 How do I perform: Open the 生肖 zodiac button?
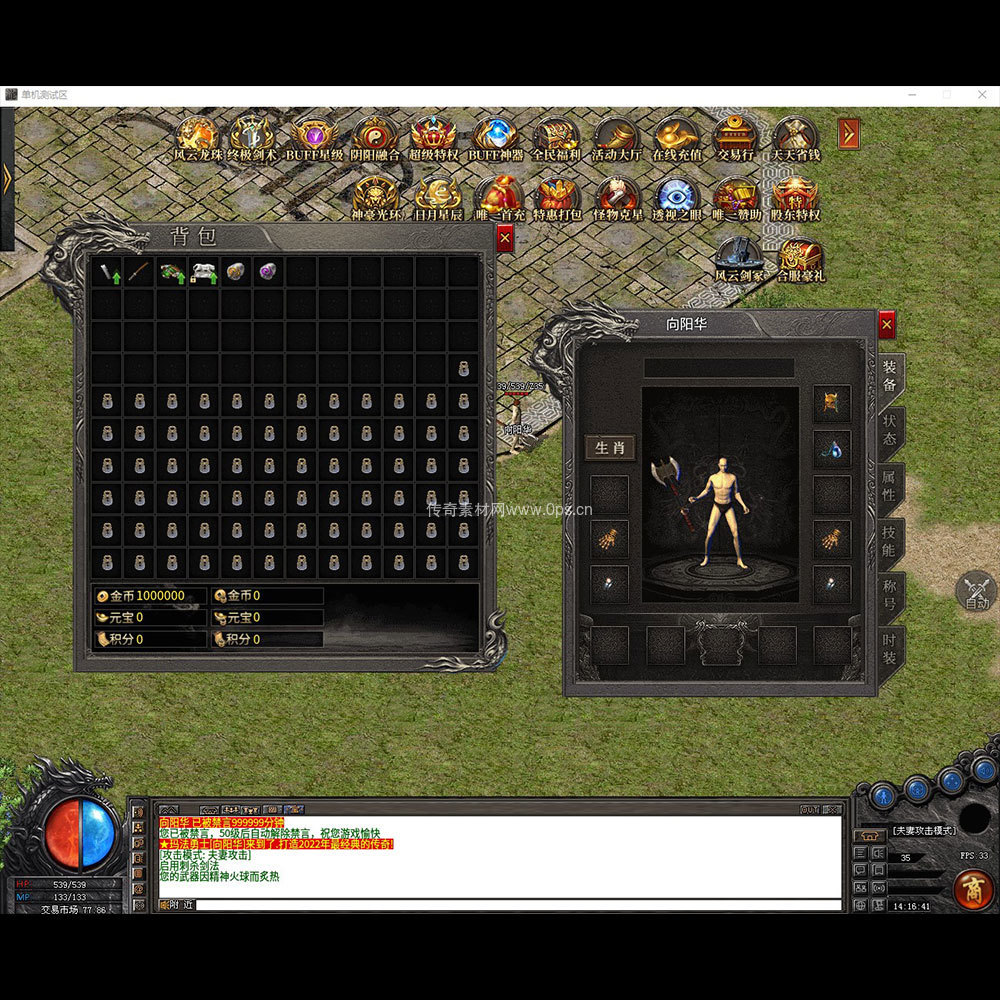[x=609, y=447]
